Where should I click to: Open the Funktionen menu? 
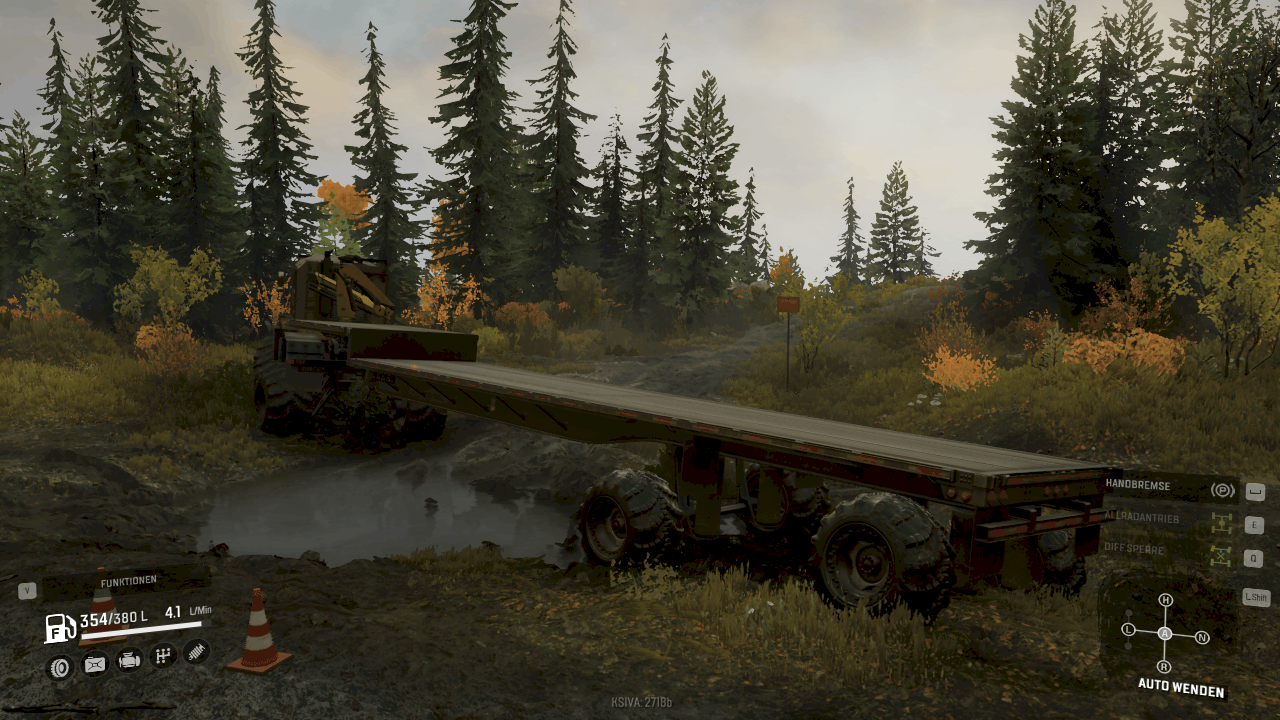coord(127,582)
